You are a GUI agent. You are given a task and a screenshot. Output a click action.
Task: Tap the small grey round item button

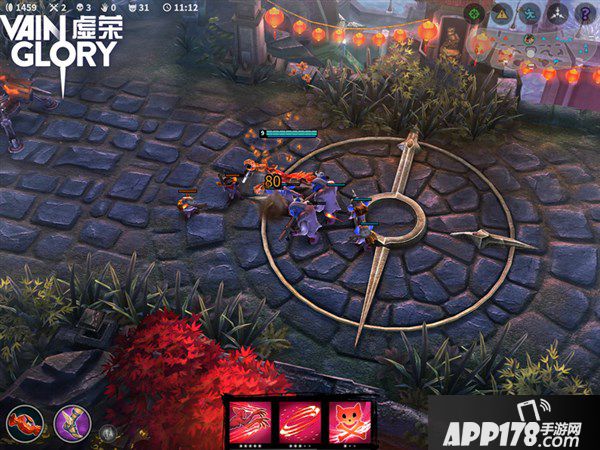[x=108, y=434]
